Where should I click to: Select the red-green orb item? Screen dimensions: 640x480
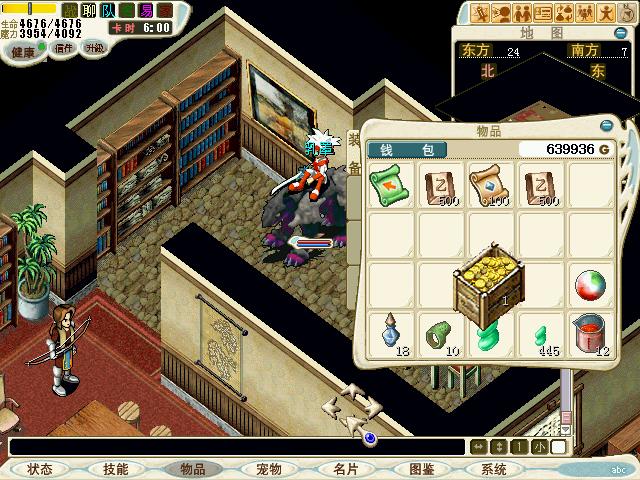(590, 286)
